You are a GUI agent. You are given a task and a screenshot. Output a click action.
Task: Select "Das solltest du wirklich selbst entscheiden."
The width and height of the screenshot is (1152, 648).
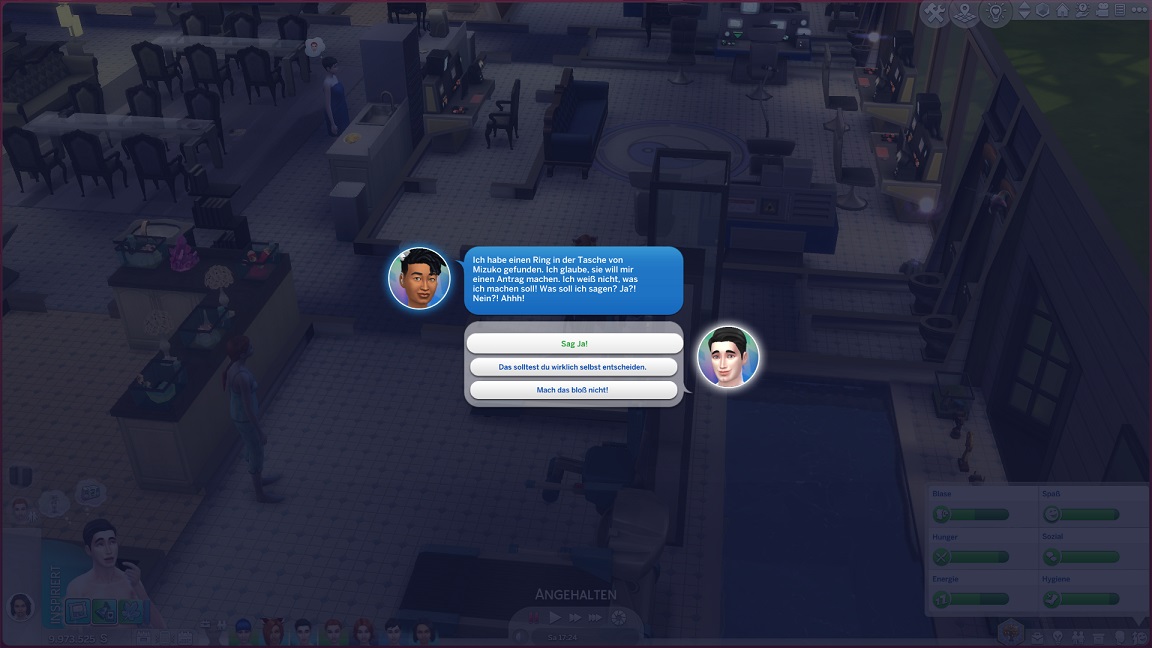(x=574, y=367)
